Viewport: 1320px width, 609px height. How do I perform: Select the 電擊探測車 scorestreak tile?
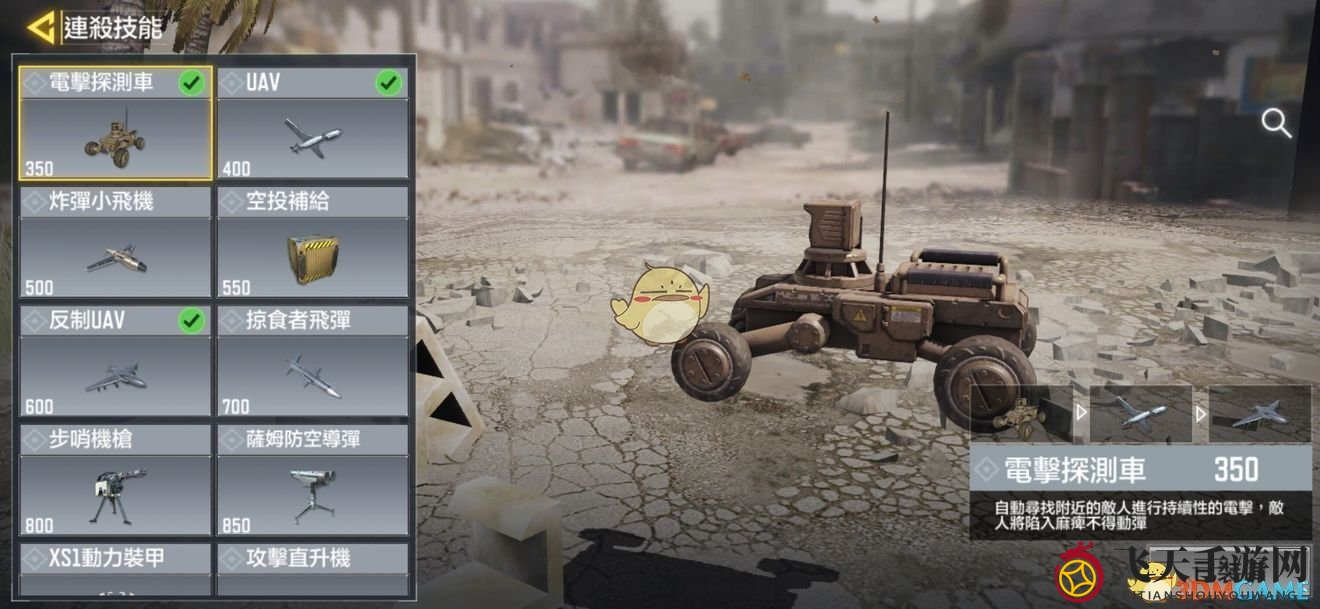[x=115, y=123]
